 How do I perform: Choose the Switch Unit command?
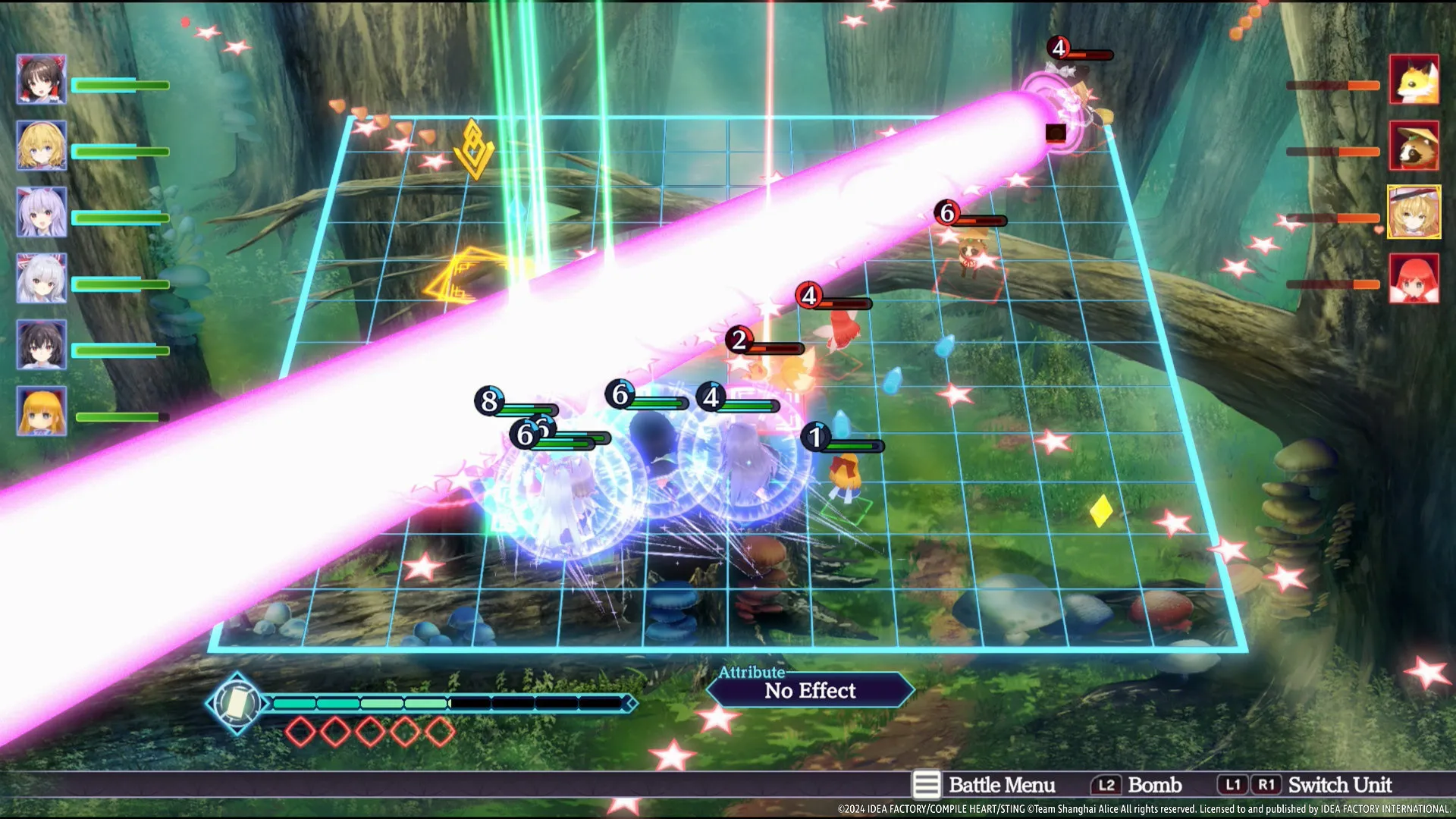coord(1306,785)
